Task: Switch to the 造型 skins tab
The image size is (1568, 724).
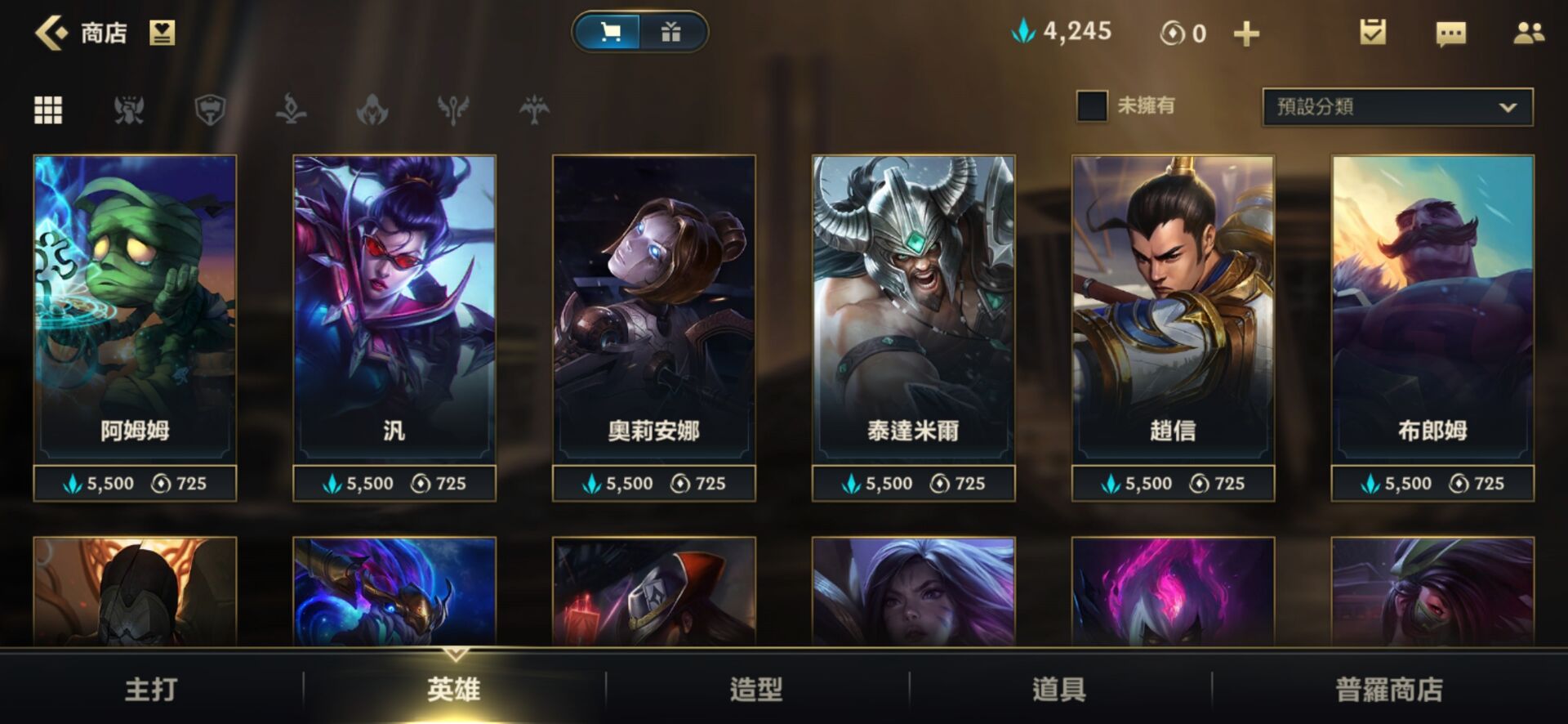Action: (756, 689)
